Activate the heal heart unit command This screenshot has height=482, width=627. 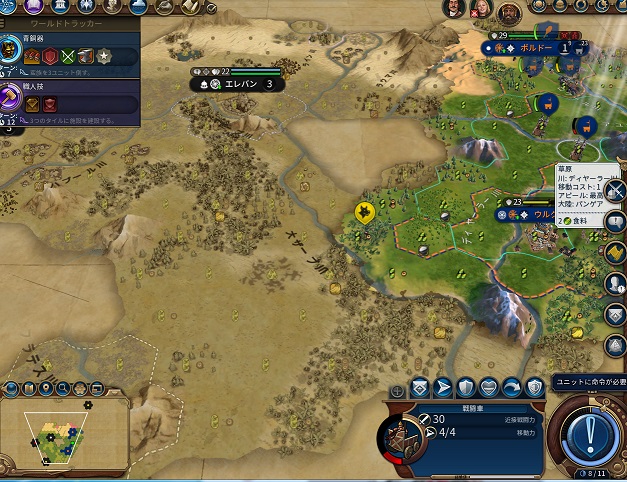point(490,388)
